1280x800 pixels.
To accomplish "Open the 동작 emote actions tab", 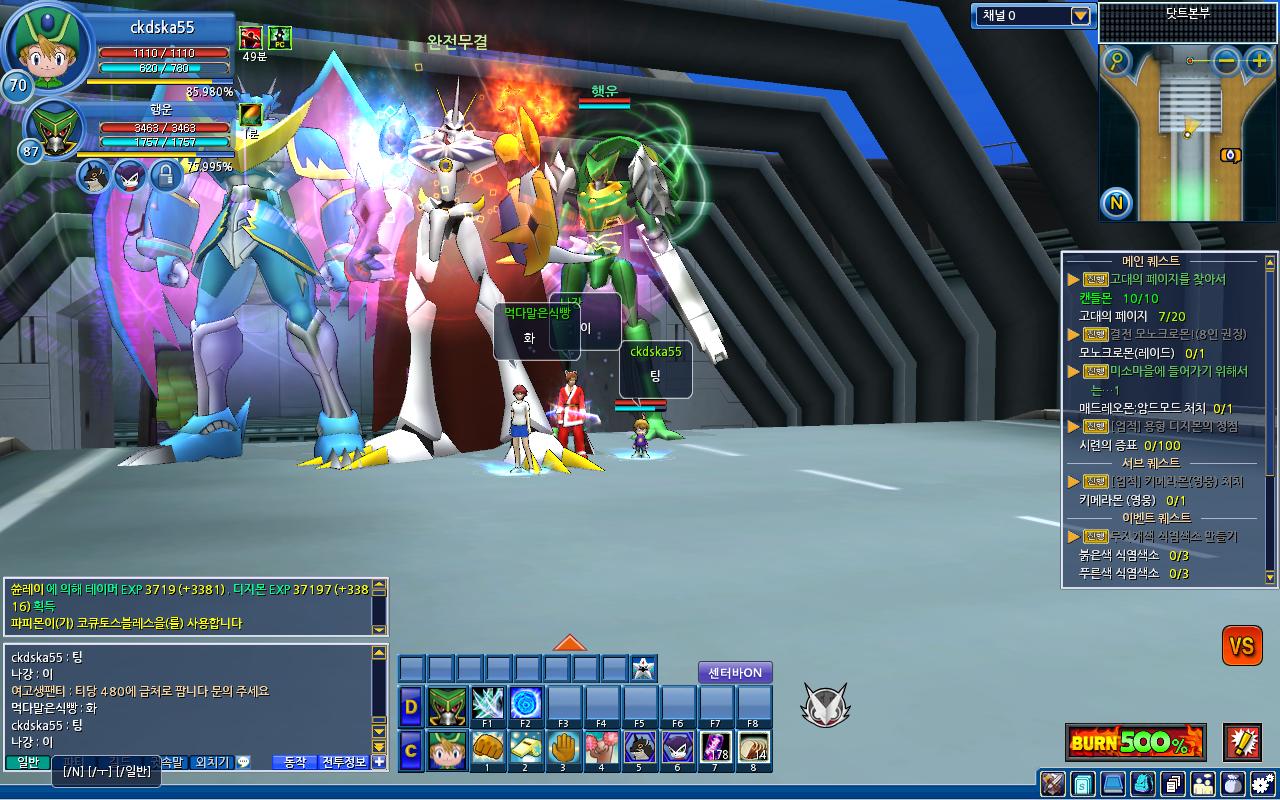I will [x=295, y=762].
